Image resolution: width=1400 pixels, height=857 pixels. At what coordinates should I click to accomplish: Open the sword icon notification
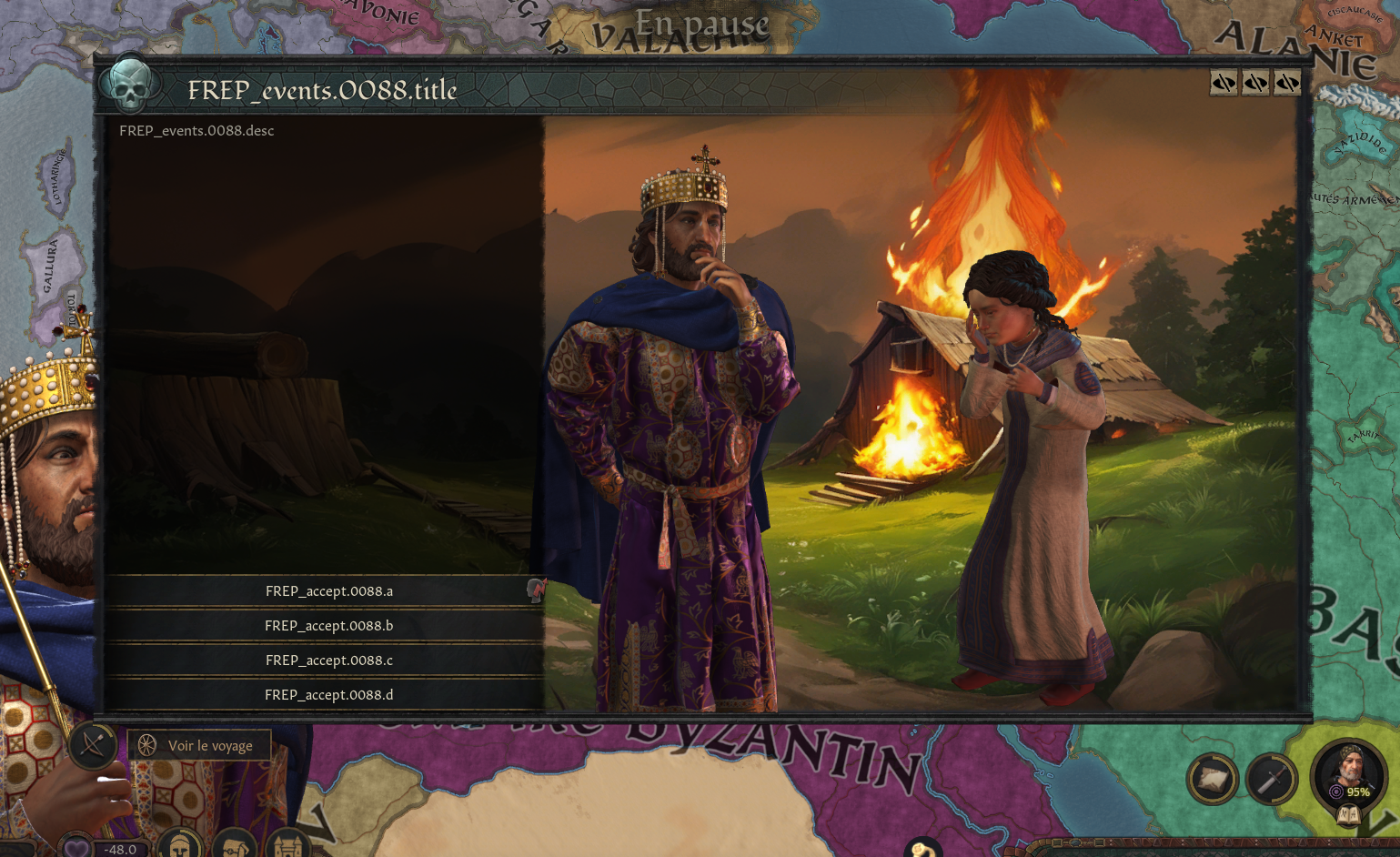coord(1271,779)
